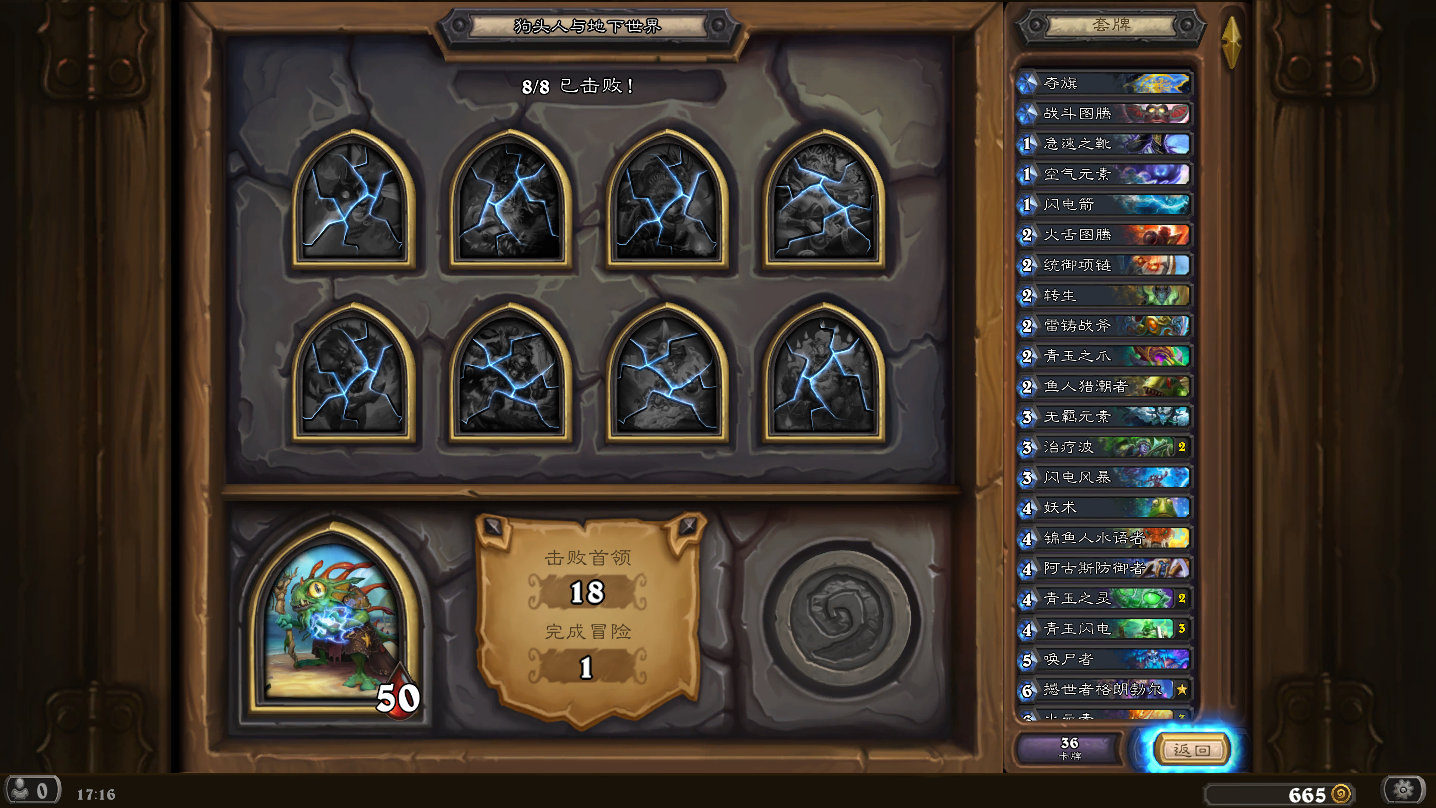Click the 空气元素 card entry
The width and height of the screenshot is (1436, 808).
(1104, 174)
